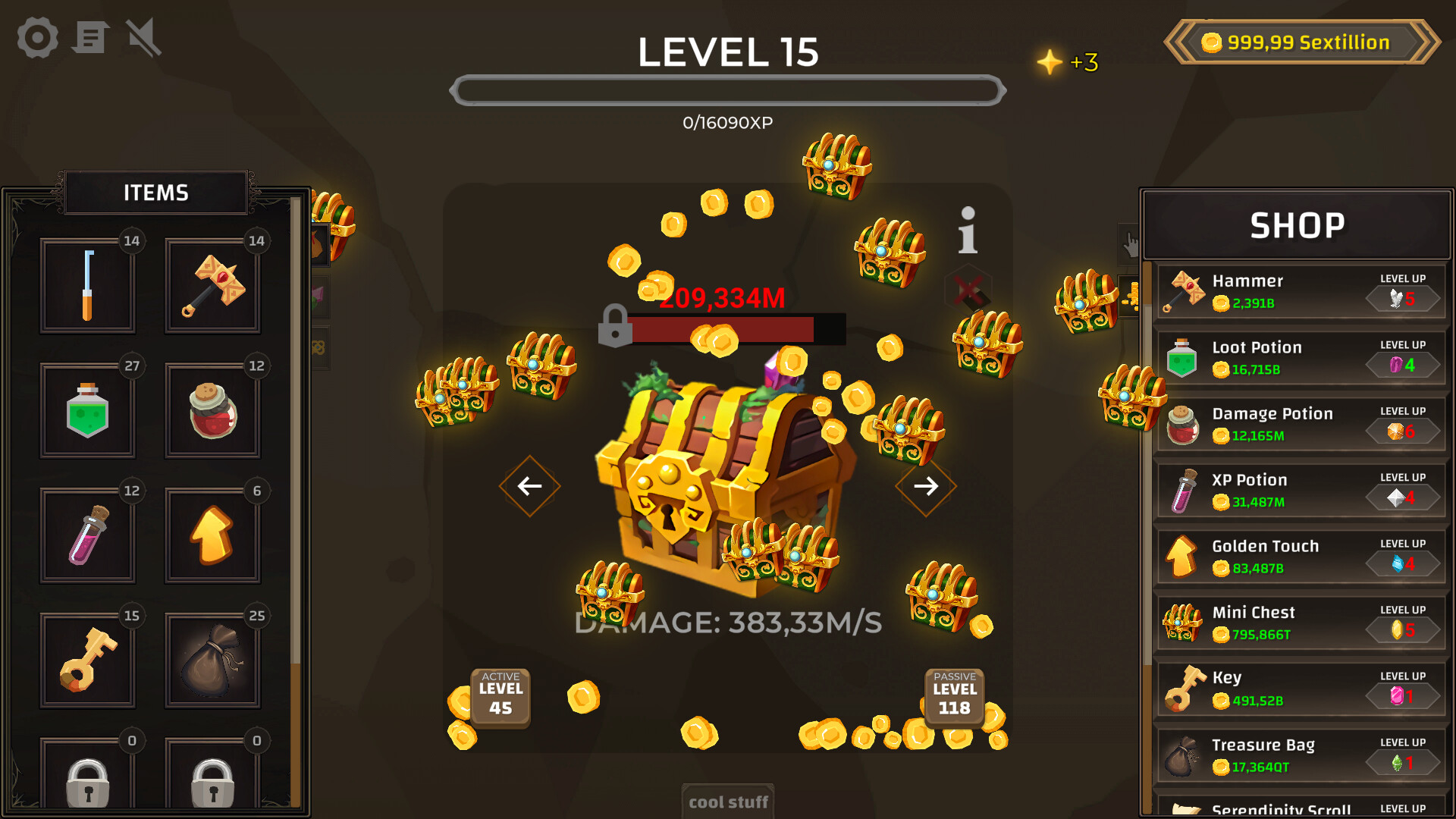1456x819 pixels.
Task: Click the cool stuff button
Action: click(x=727, y=802)
